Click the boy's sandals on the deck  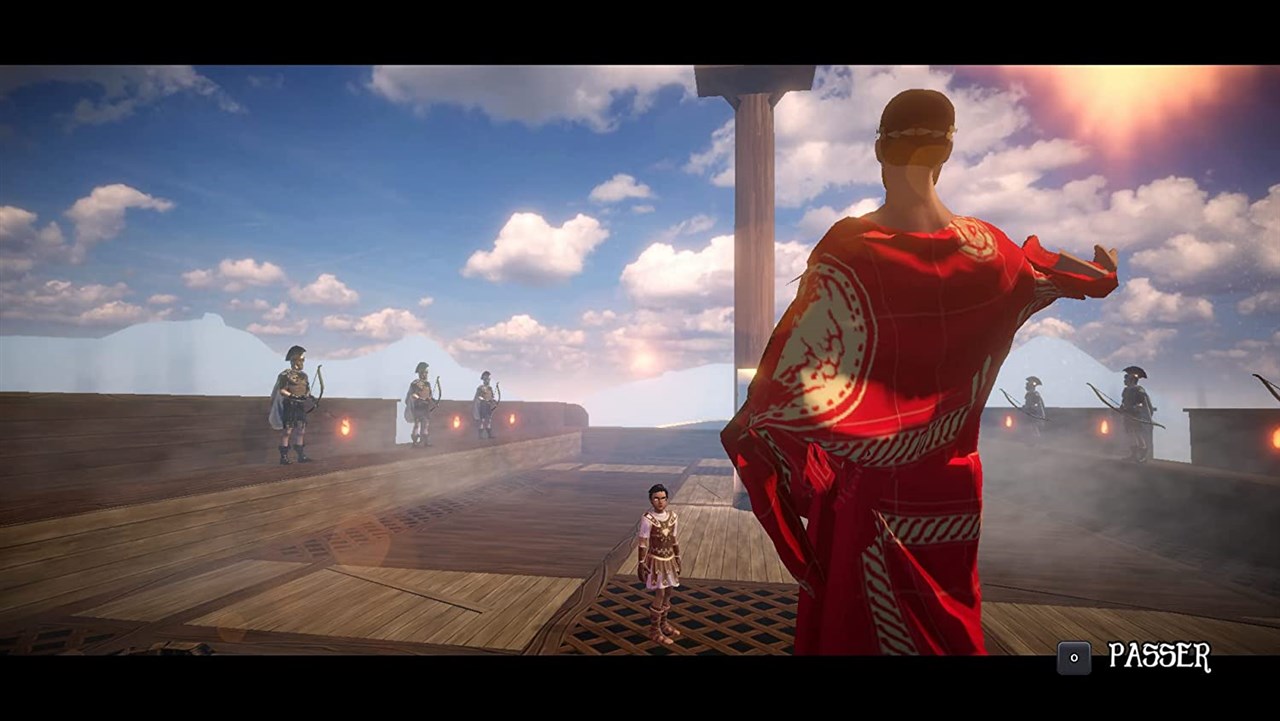click(662, 630)
